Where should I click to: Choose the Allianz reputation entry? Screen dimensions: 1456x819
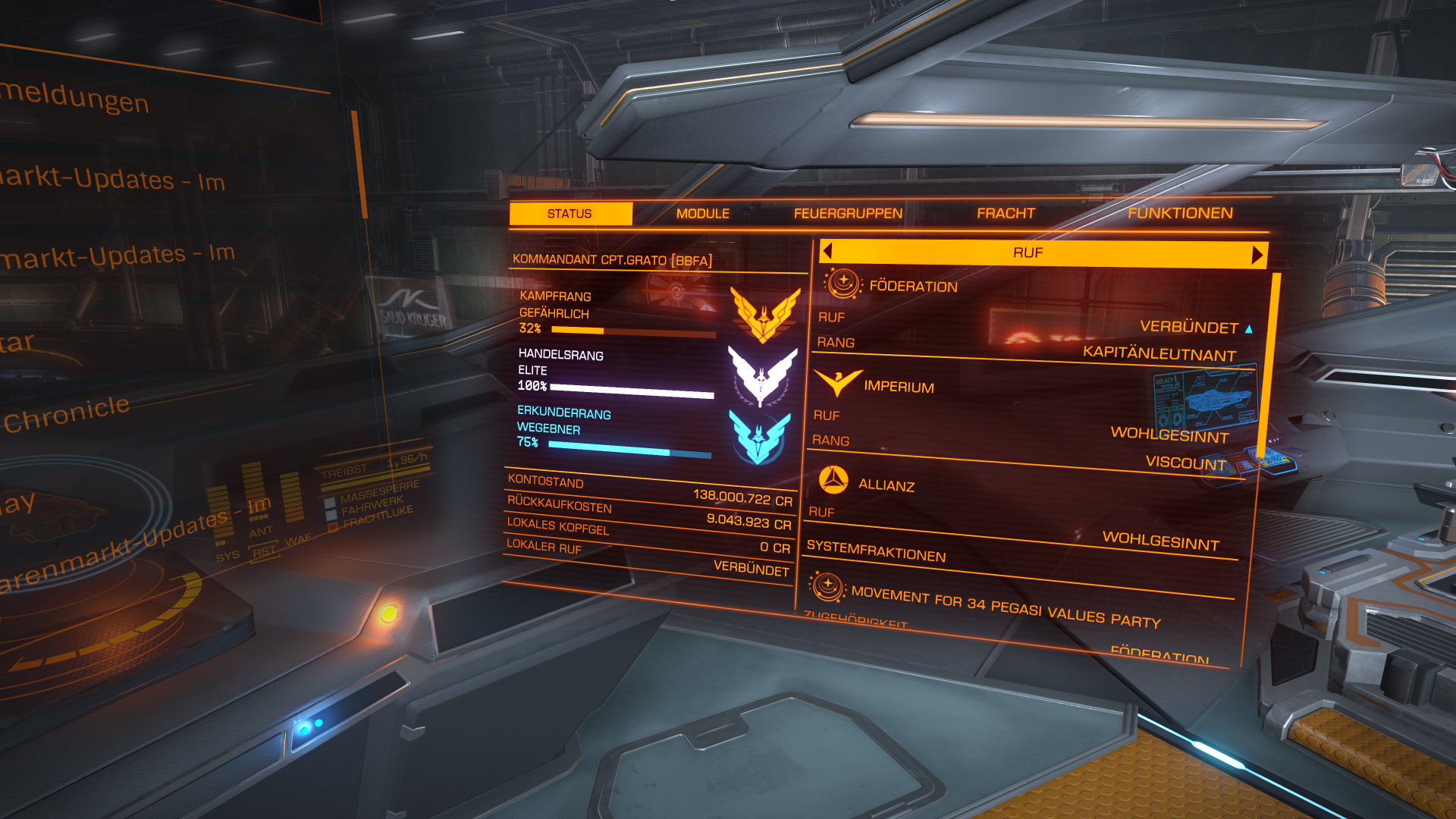pyautogui.click(x=886, y=485)
